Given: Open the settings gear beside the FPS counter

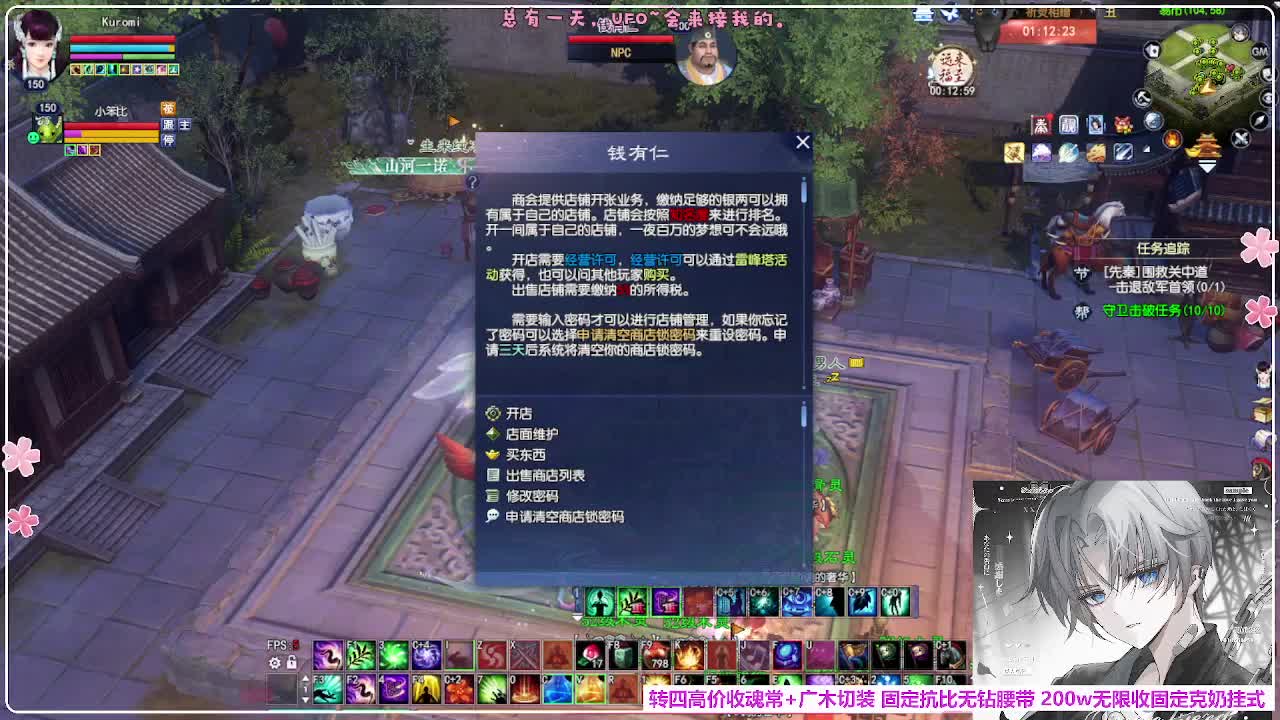Looking at the screenshot, I should (273, 663).
